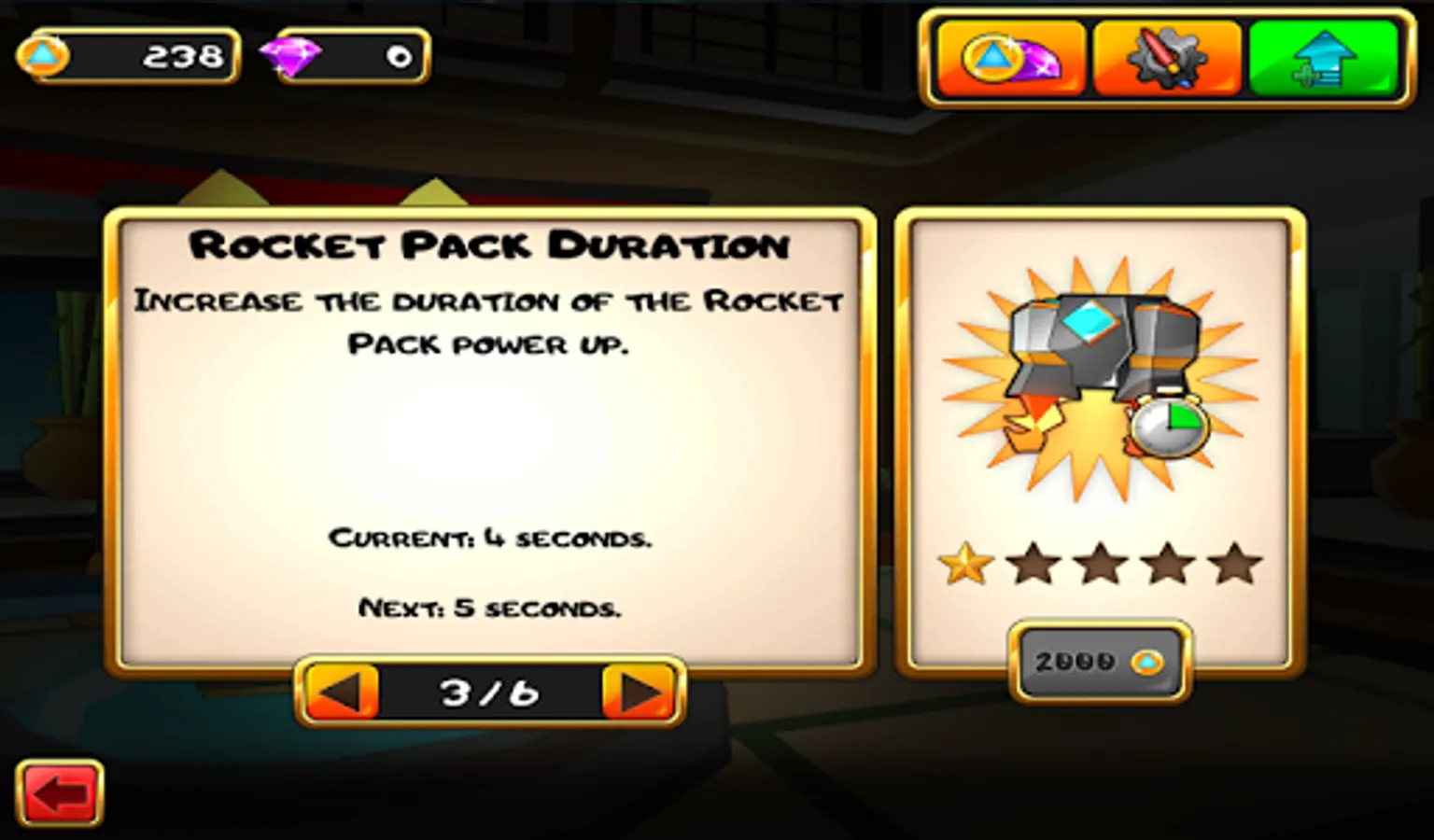1434x840 pixels.
Task: Click the 3/6 page indicator
Action: pos(488,692)
